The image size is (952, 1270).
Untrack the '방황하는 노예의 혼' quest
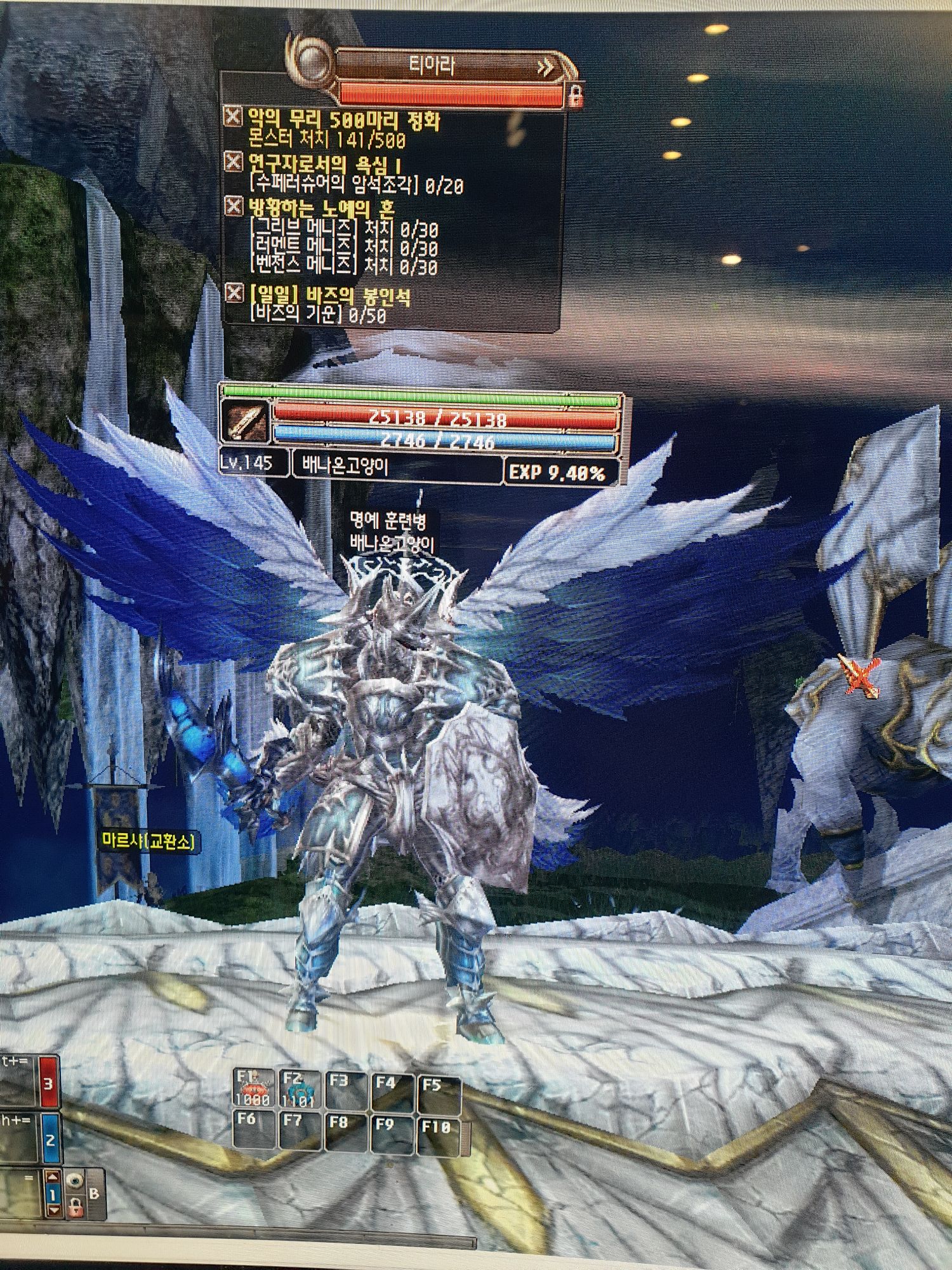[234, 206]
